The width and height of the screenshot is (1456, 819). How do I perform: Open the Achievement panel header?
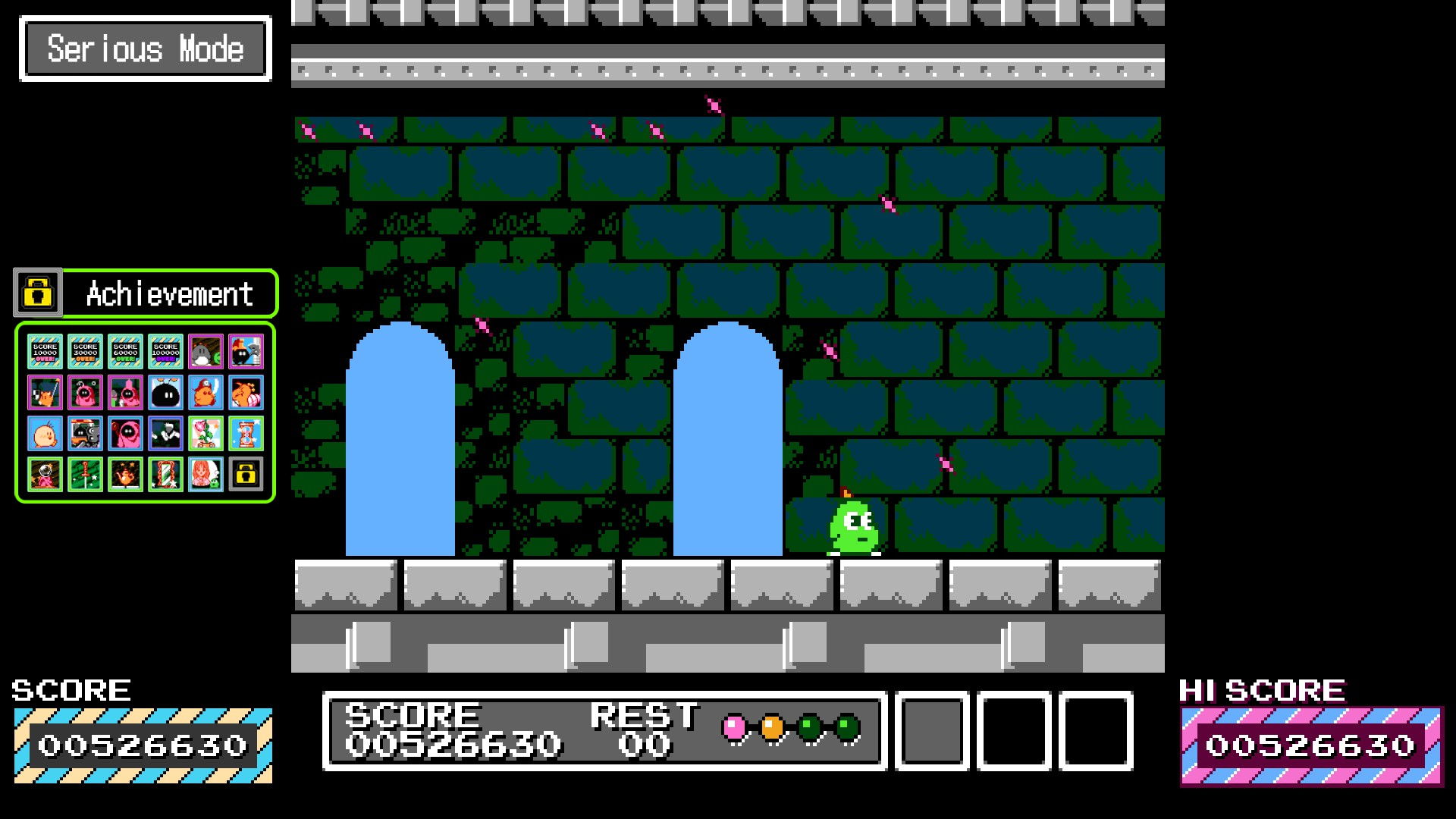click(169, 293)
